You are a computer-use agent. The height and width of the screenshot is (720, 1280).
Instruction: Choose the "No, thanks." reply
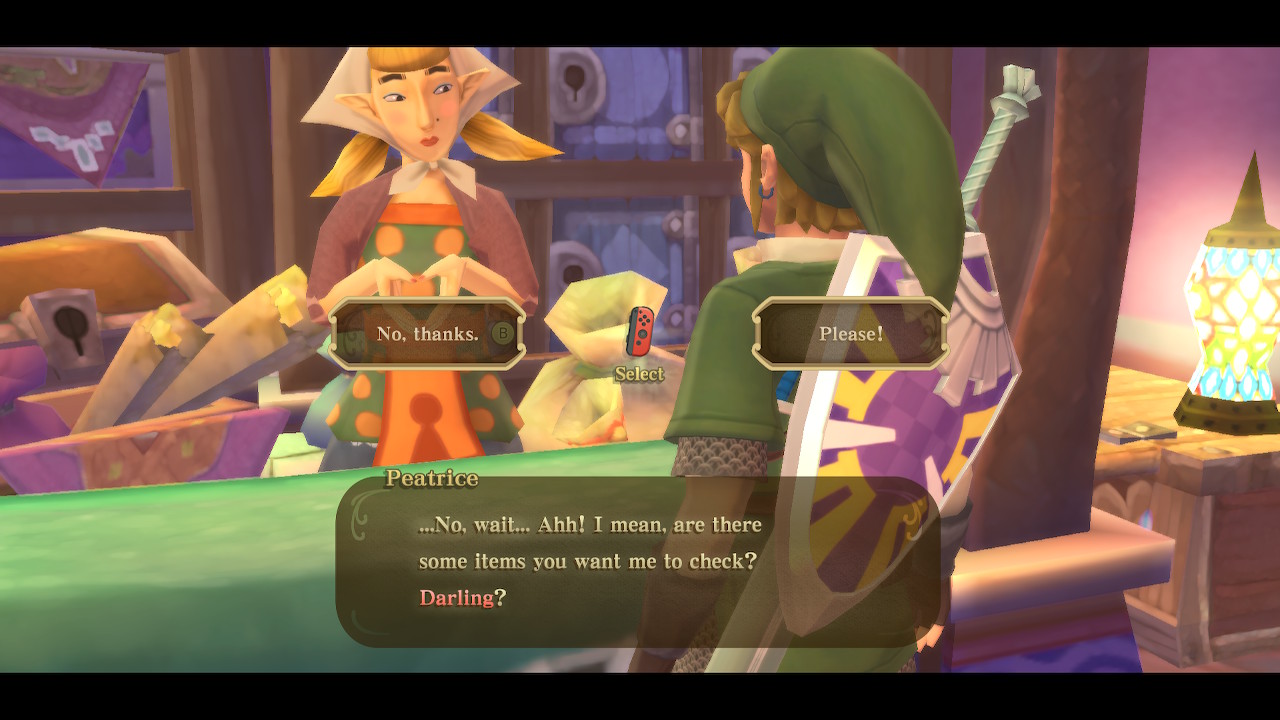pyautogui.click(x=428, y=334)
